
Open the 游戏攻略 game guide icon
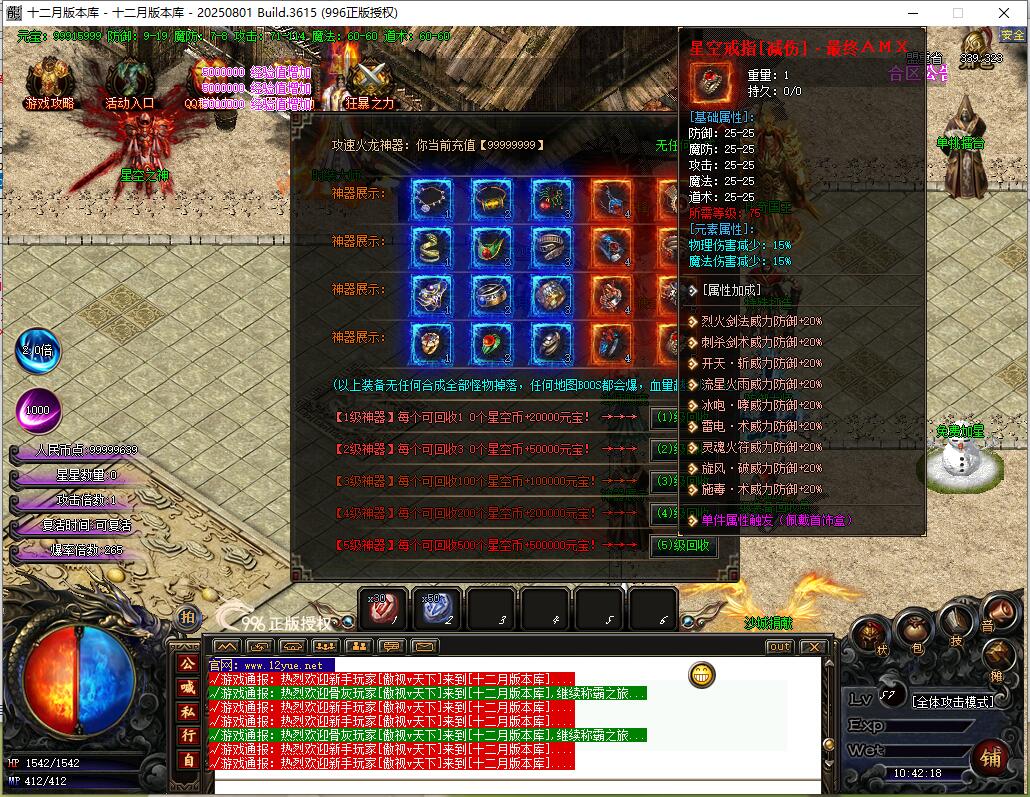point(50,80)
